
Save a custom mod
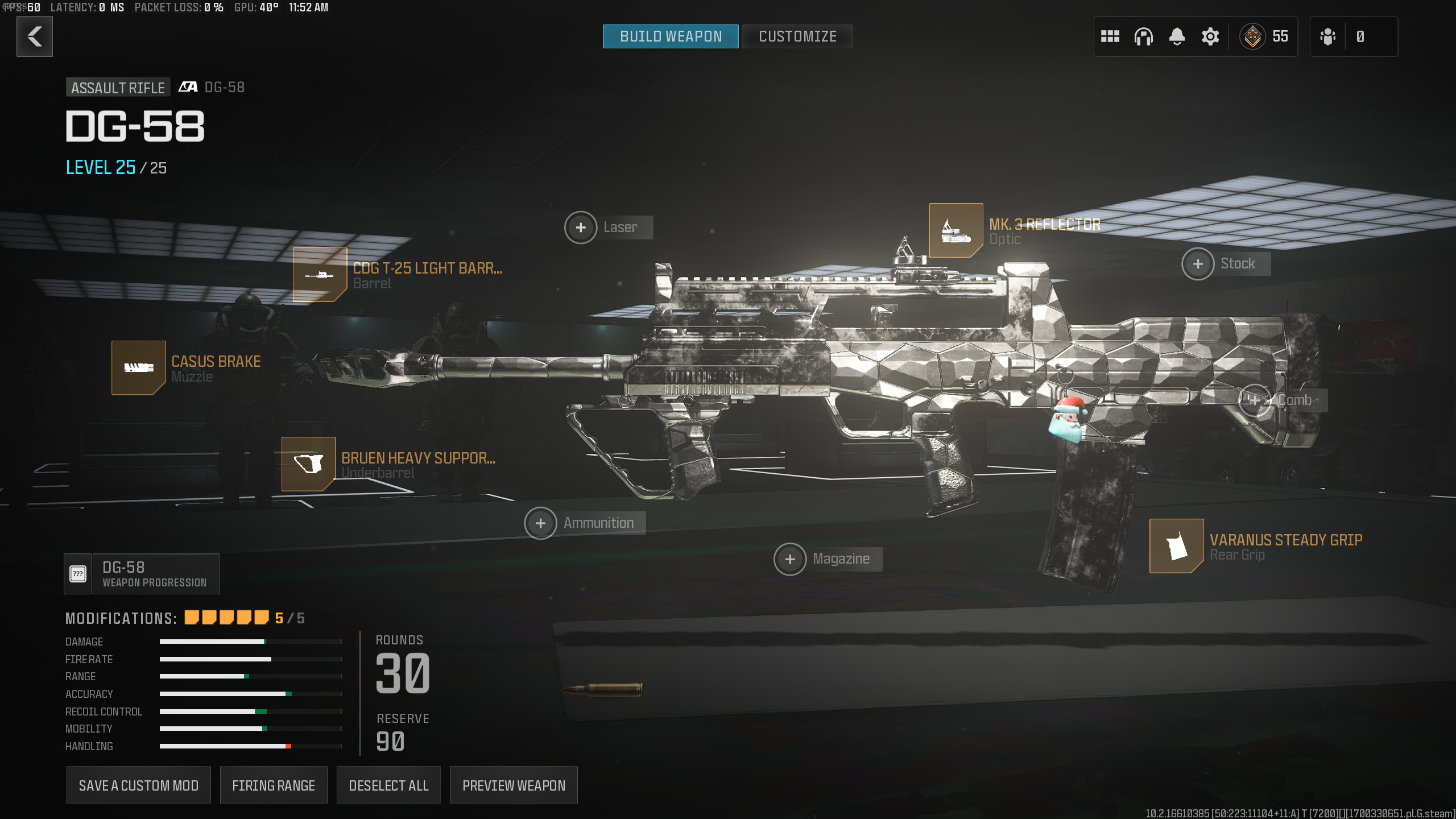pos(138,785)
